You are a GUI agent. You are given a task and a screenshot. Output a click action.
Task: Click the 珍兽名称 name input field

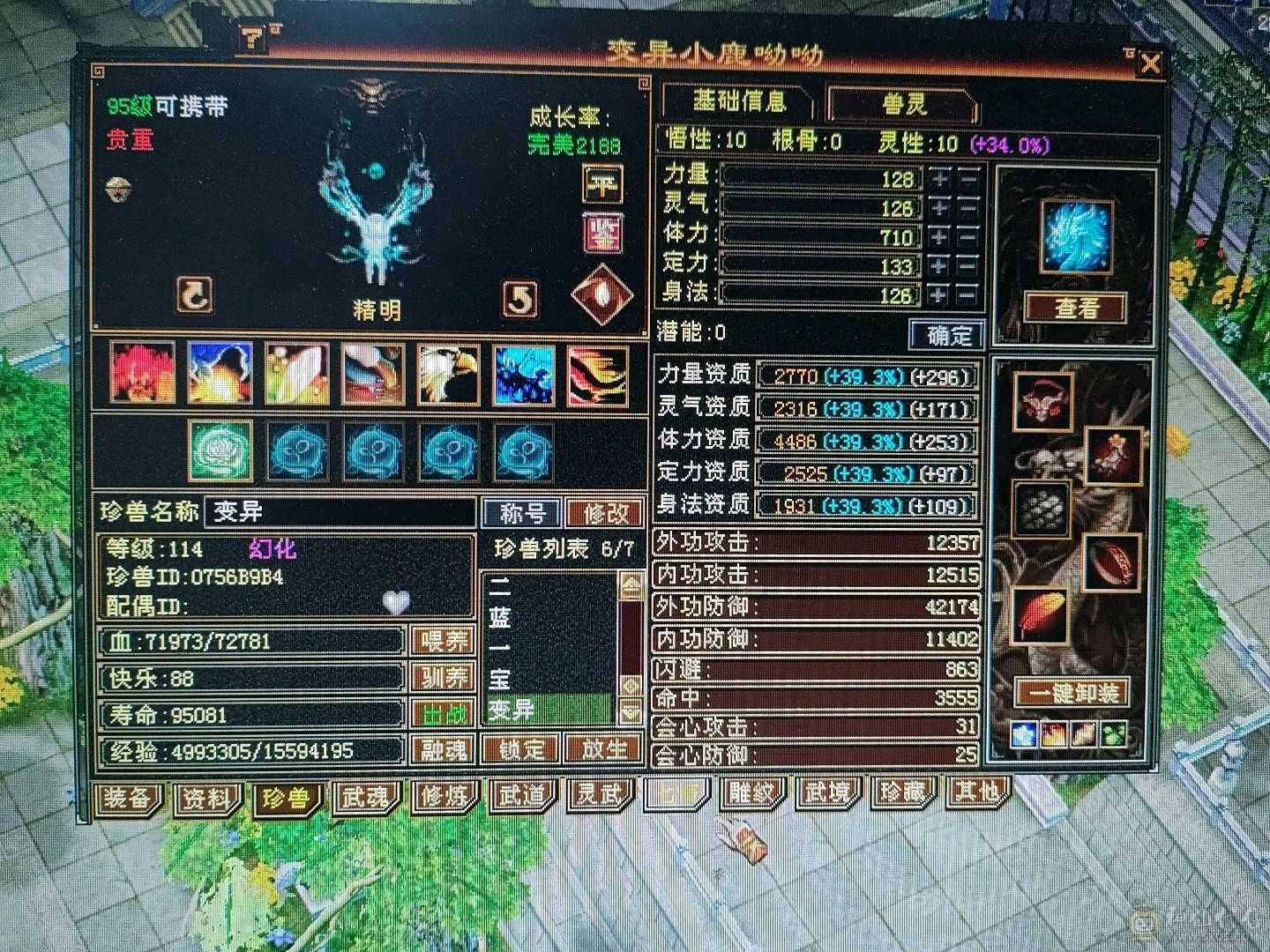tap(340, 512)
